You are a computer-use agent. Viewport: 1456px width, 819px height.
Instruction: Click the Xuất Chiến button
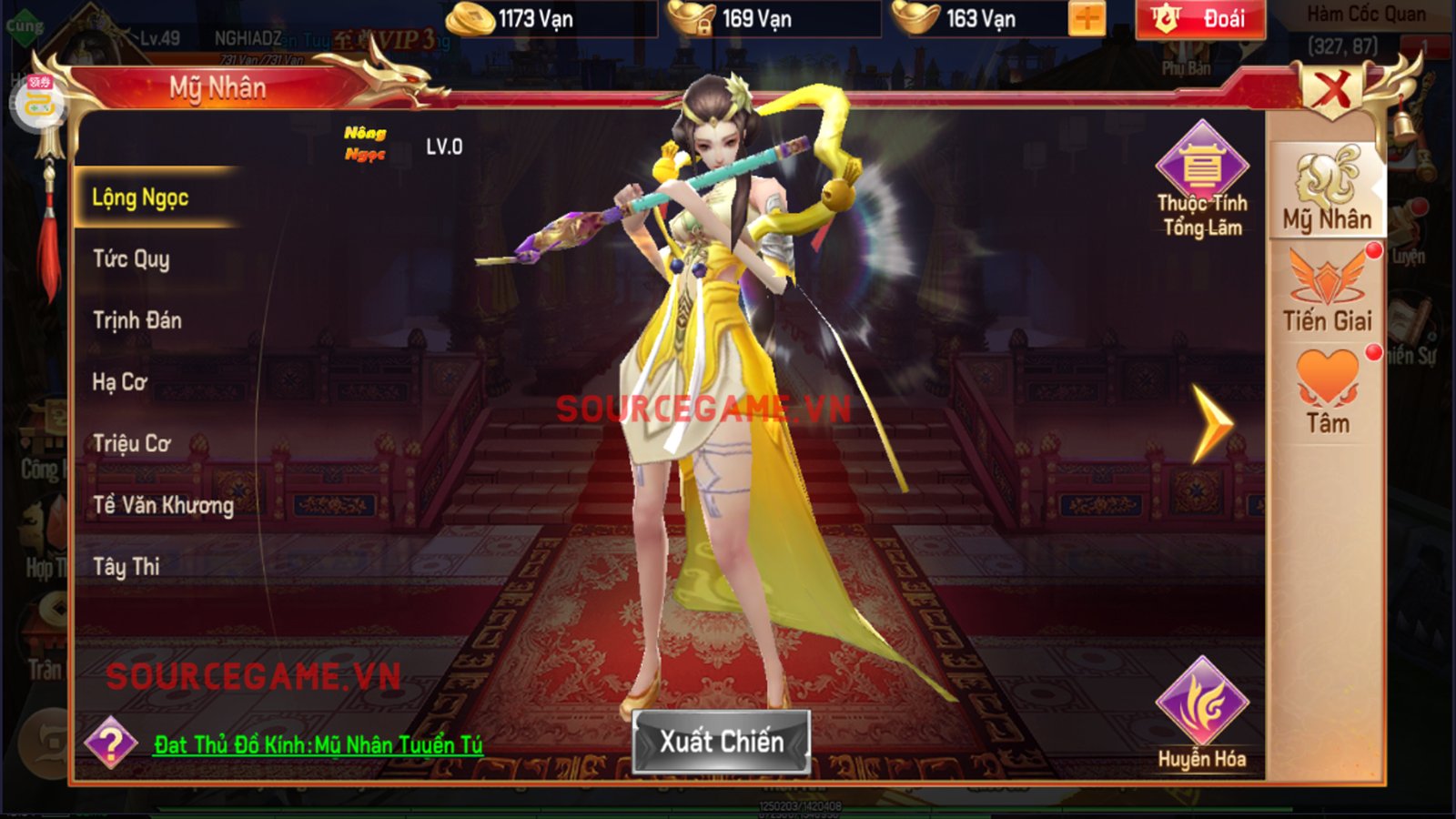(x=722, y=742)
